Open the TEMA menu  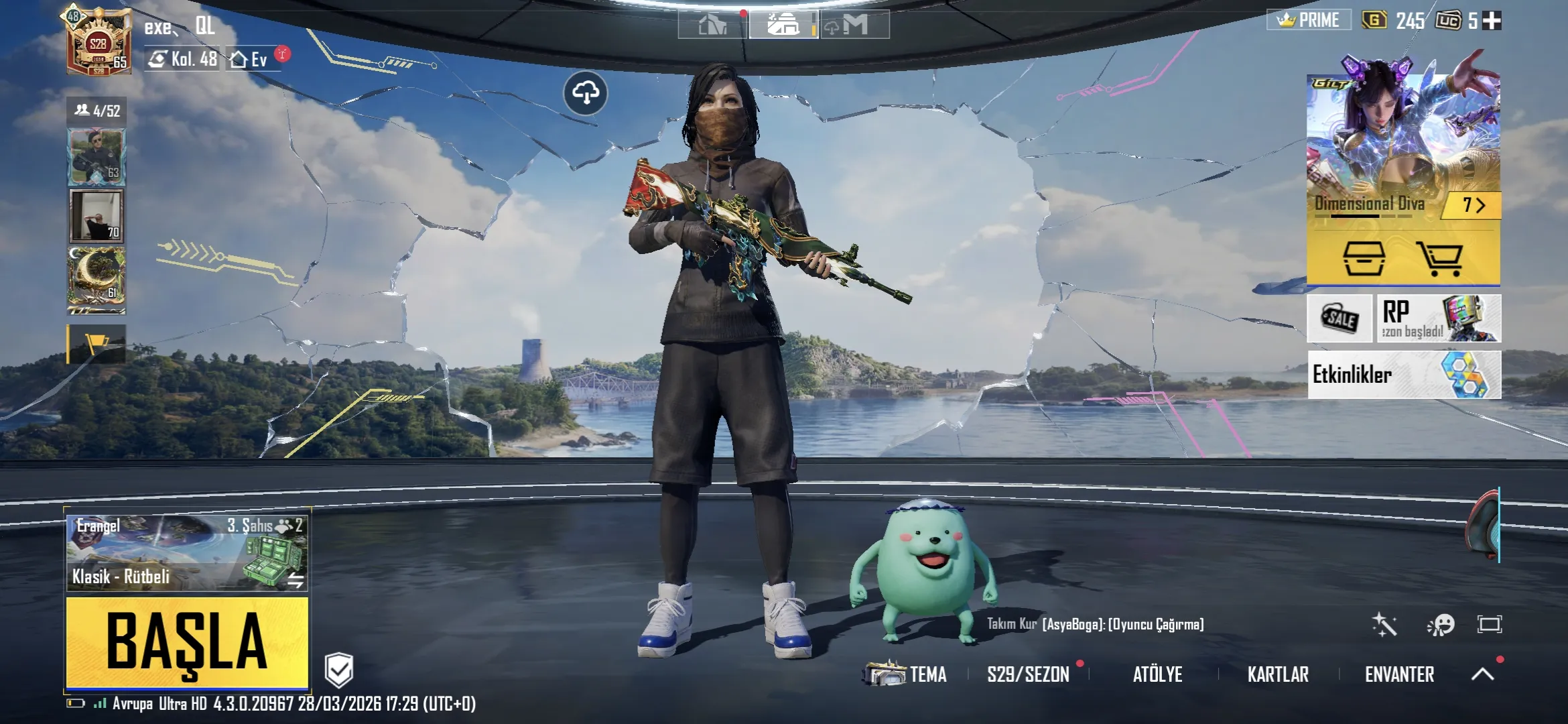(907, 674)
